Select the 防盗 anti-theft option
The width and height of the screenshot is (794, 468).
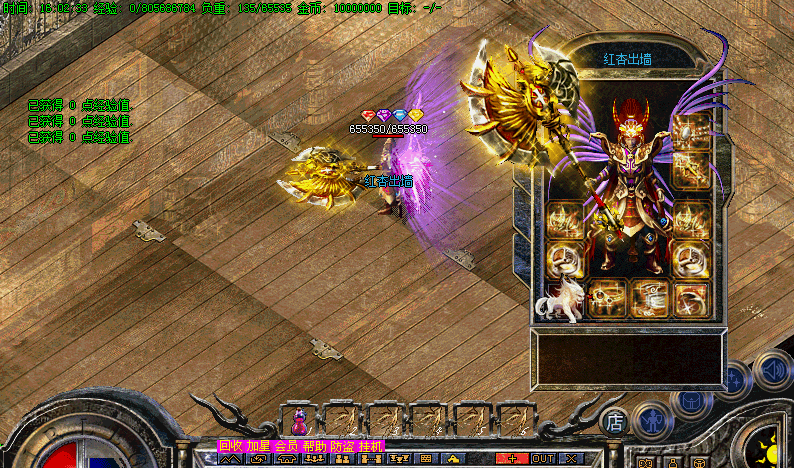click(342, 446)
